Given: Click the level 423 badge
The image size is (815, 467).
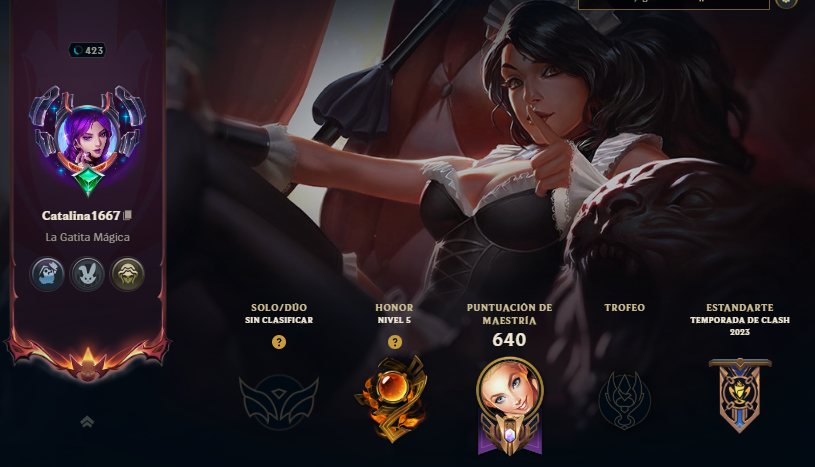Looking at the screenshot, I should [87, 50].
